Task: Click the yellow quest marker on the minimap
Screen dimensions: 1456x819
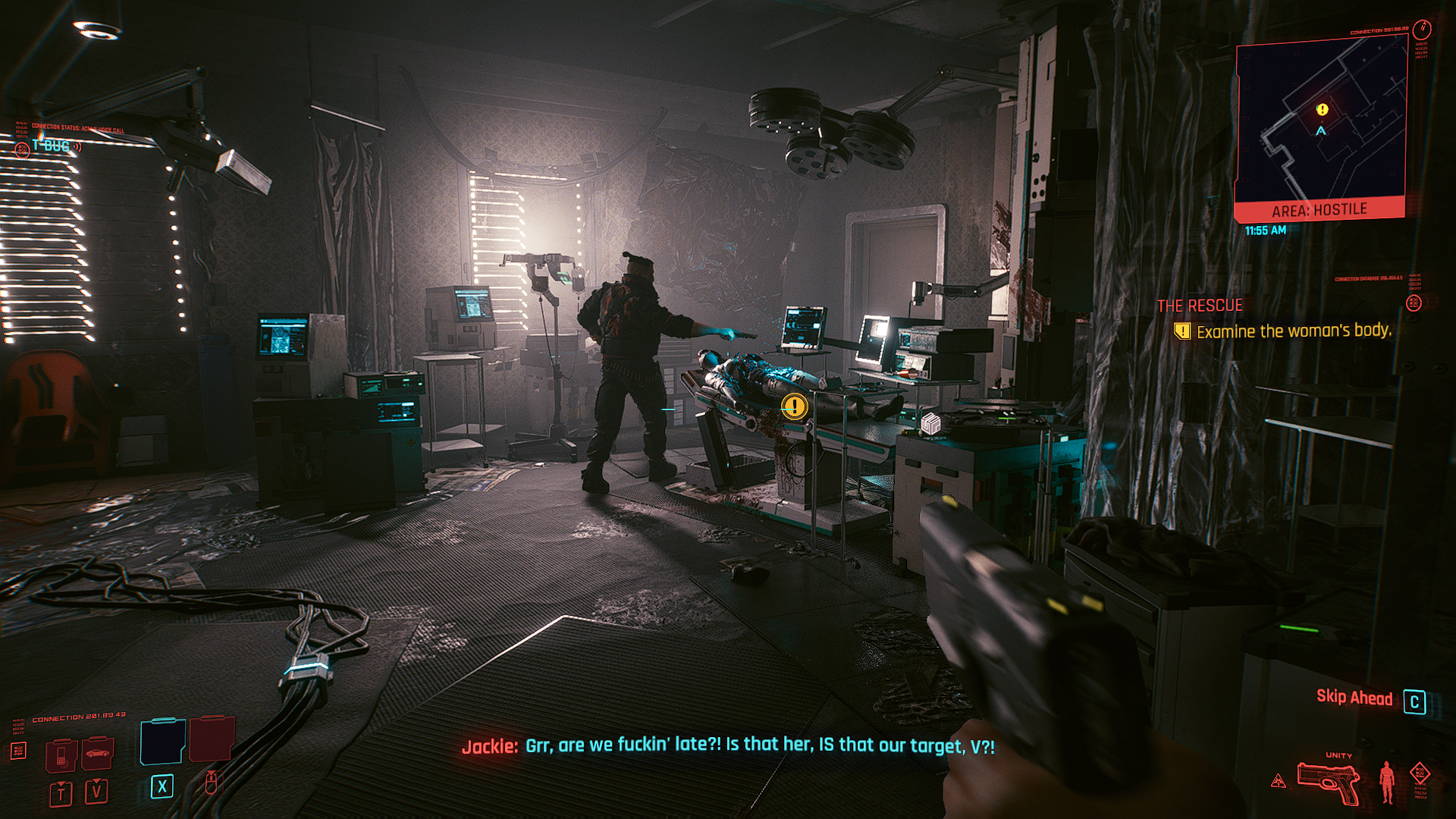Action: 1323,110
